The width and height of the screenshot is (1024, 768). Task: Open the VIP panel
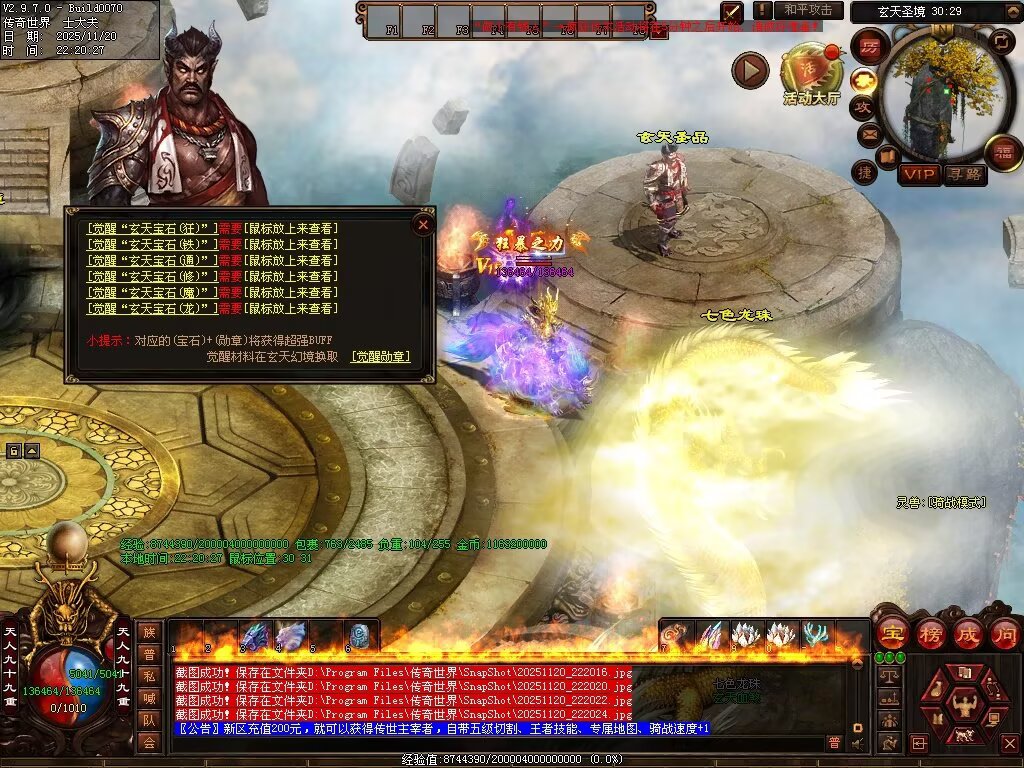(919, 174)
